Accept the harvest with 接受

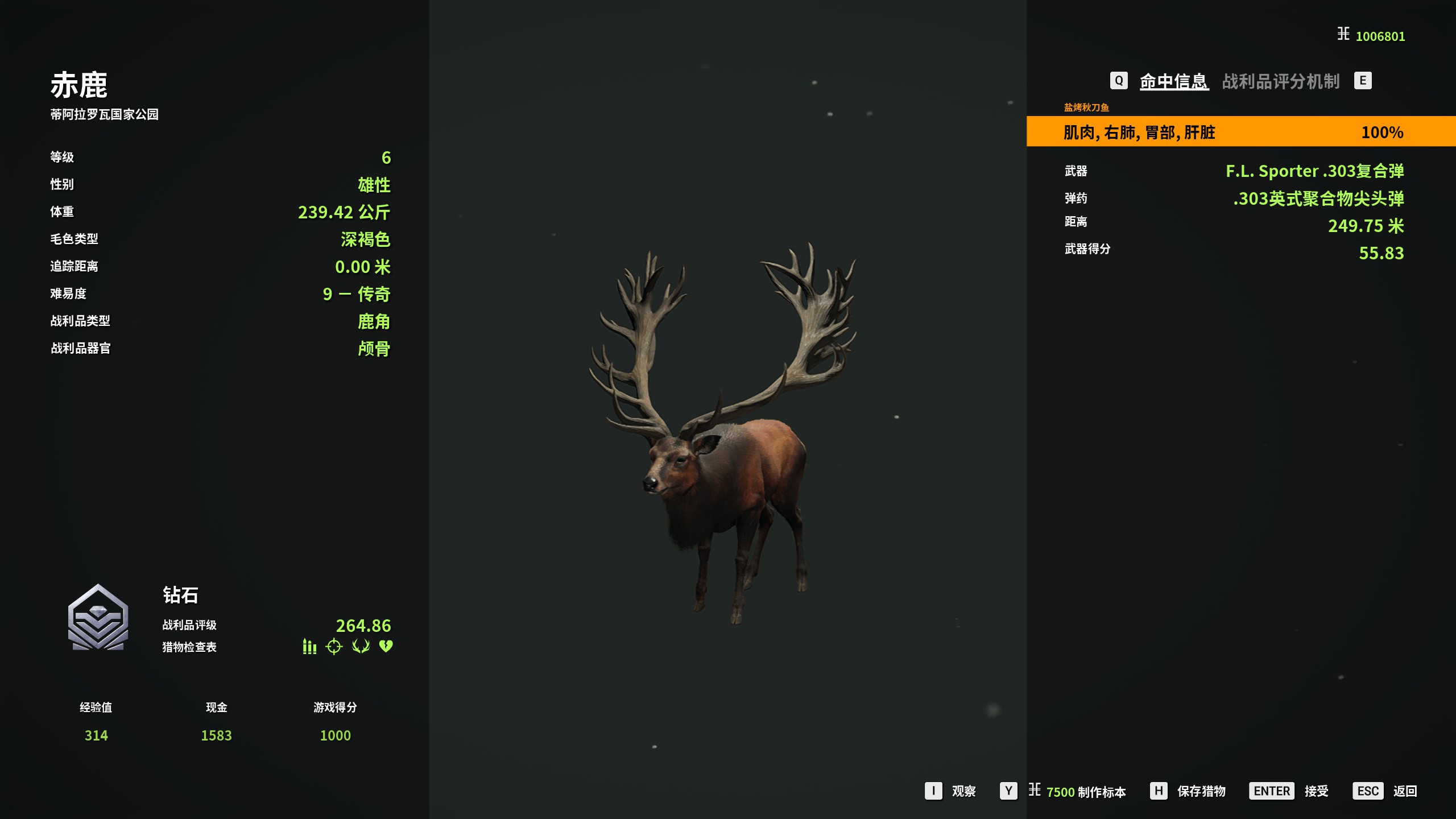(1316, 791)
